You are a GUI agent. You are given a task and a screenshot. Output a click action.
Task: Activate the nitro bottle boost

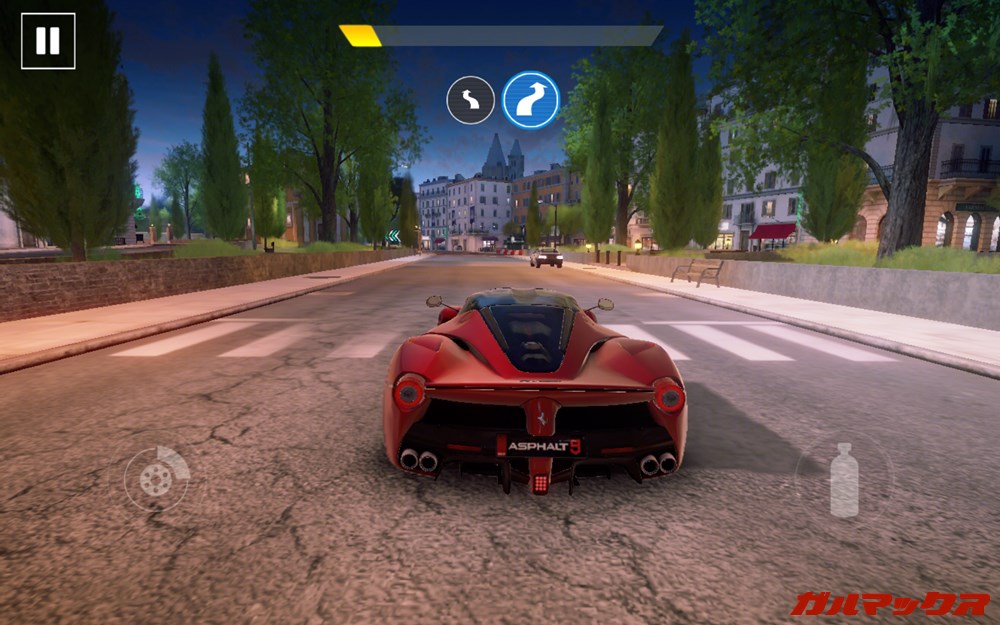pyautogui.click(x=844, y=480)
